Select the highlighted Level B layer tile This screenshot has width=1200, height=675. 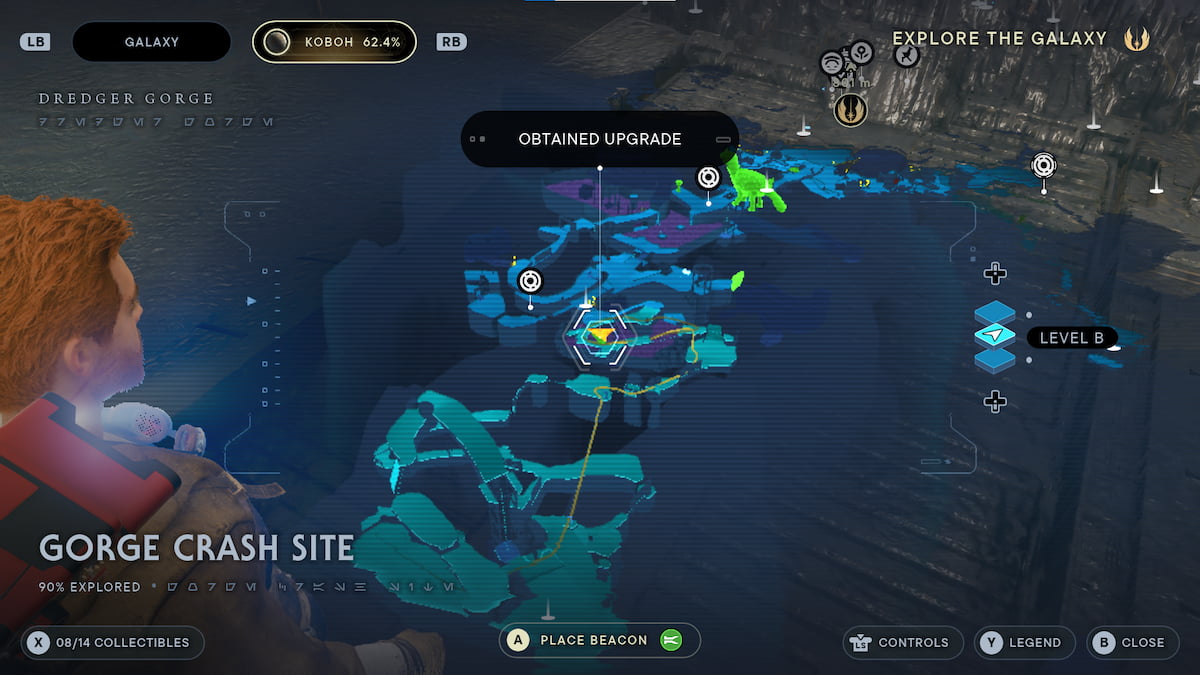point(995,336)
